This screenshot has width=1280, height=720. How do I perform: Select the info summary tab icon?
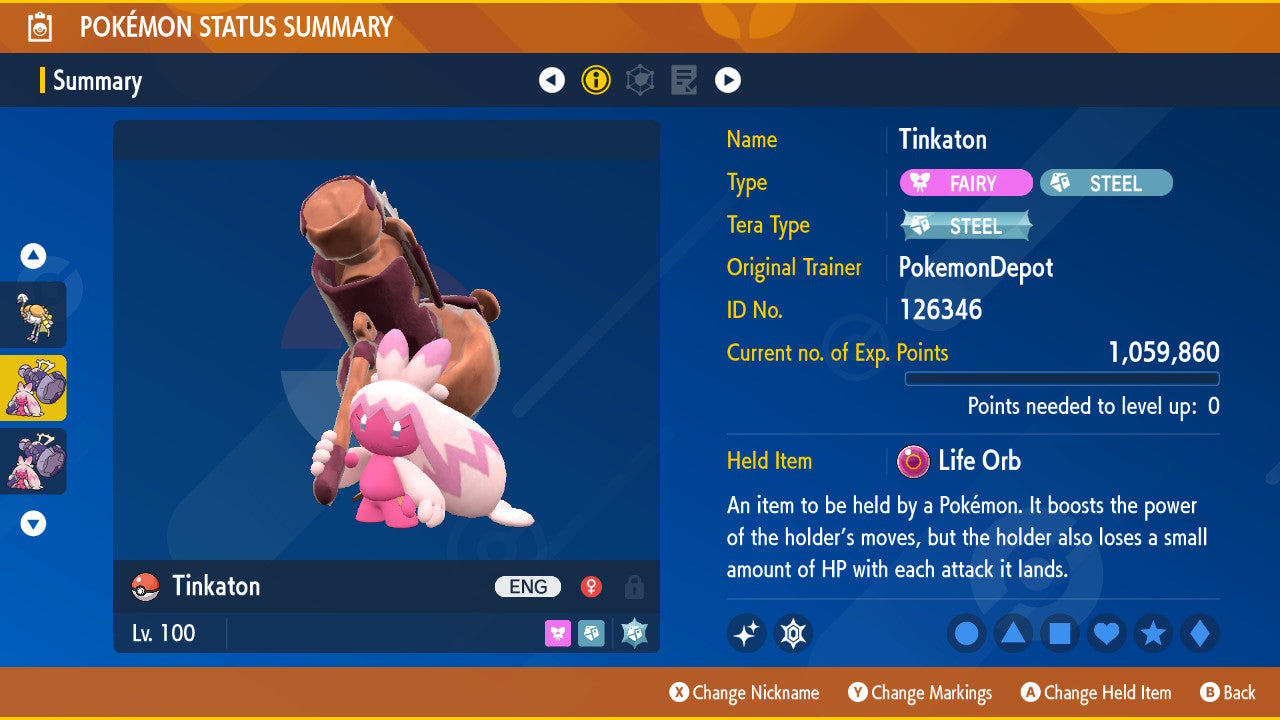coord(596,80)
